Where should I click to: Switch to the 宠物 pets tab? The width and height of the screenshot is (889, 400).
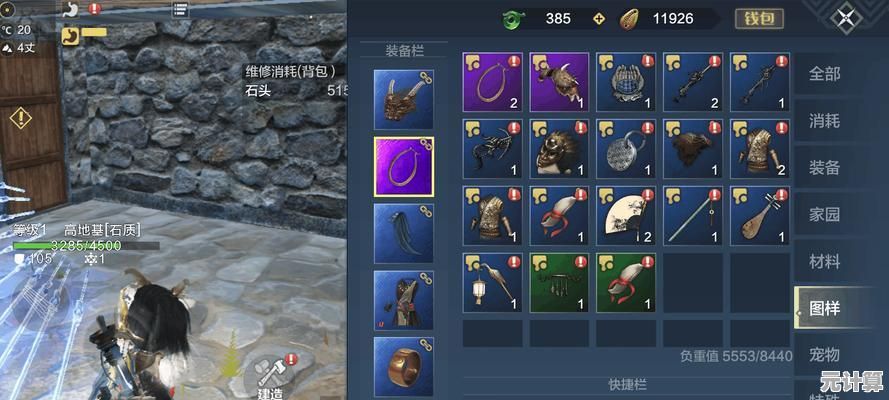coord(824,355)
